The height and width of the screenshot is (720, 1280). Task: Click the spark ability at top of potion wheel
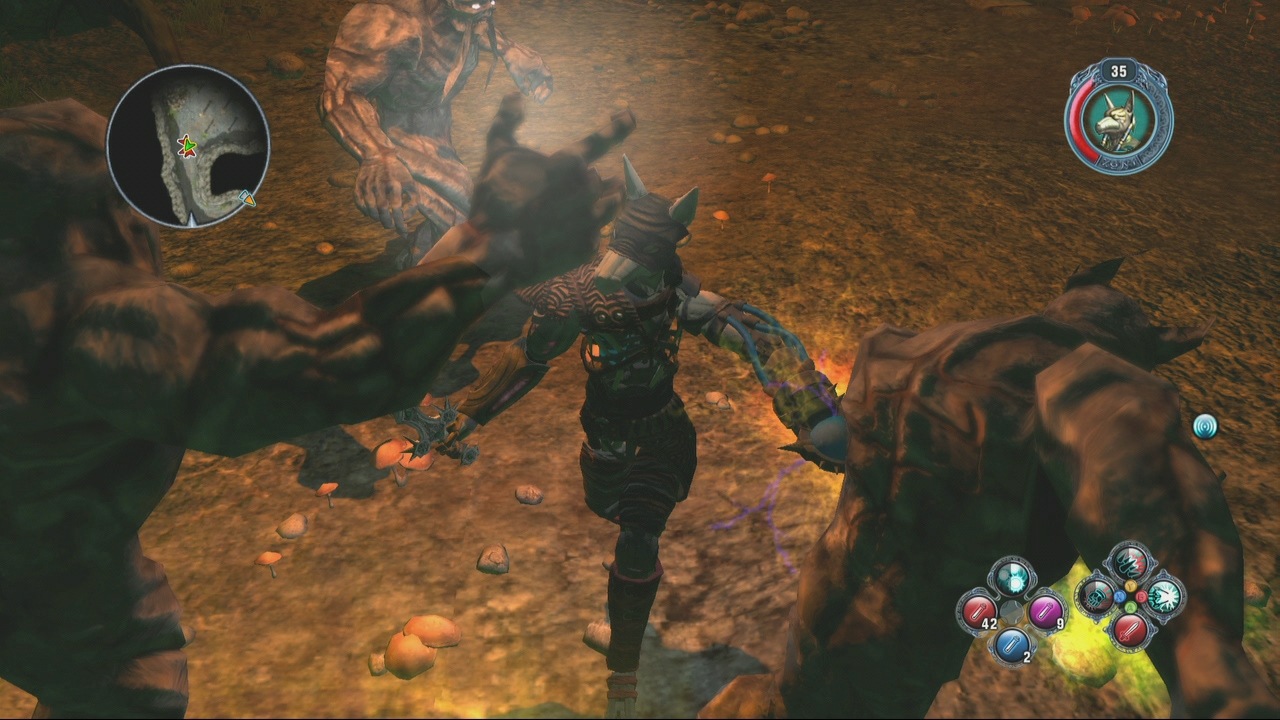pyautogui.click(x=1011, y=579)
